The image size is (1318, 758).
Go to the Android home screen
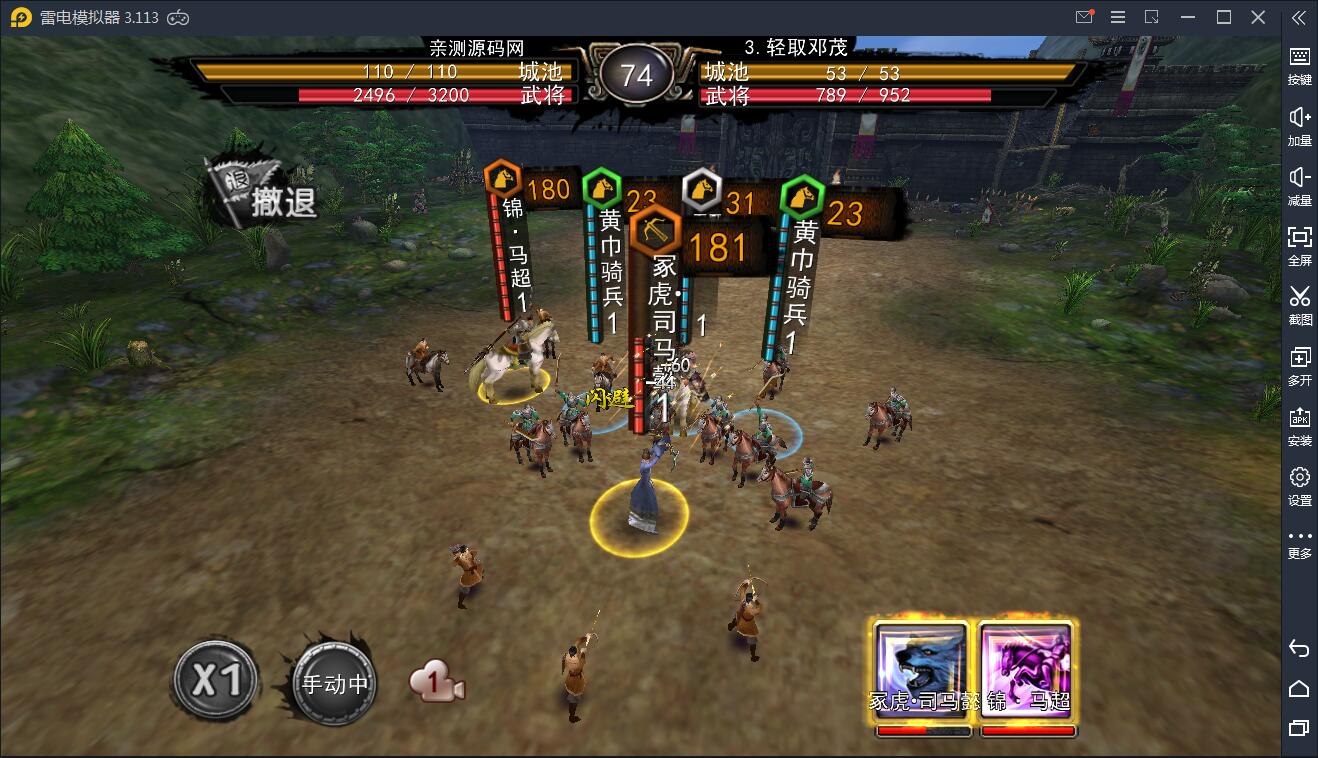(1299, 688)
